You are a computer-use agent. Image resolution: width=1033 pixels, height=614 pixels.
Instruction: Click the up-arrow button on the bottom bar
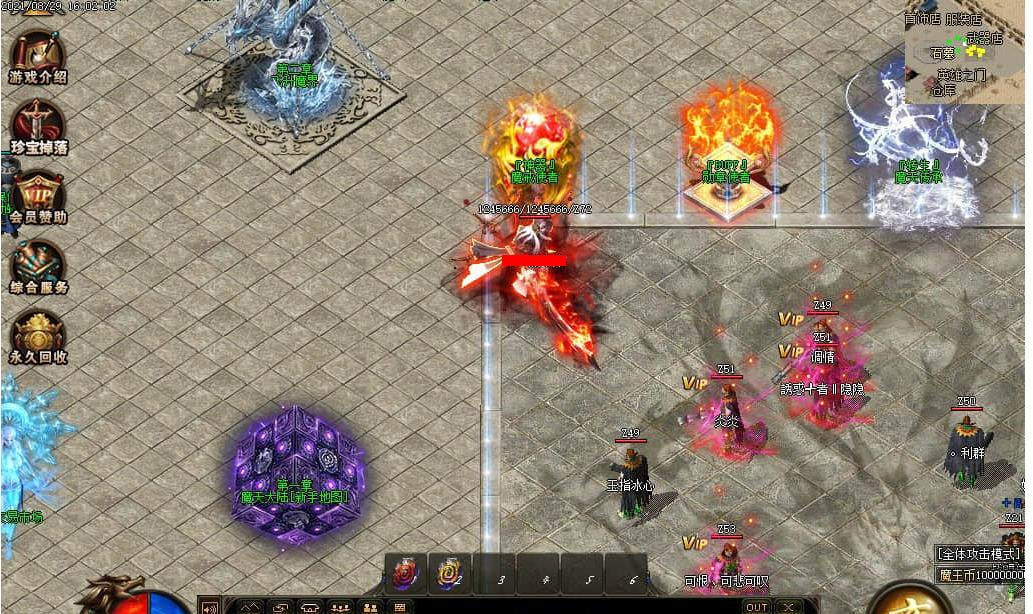point(250,606)
